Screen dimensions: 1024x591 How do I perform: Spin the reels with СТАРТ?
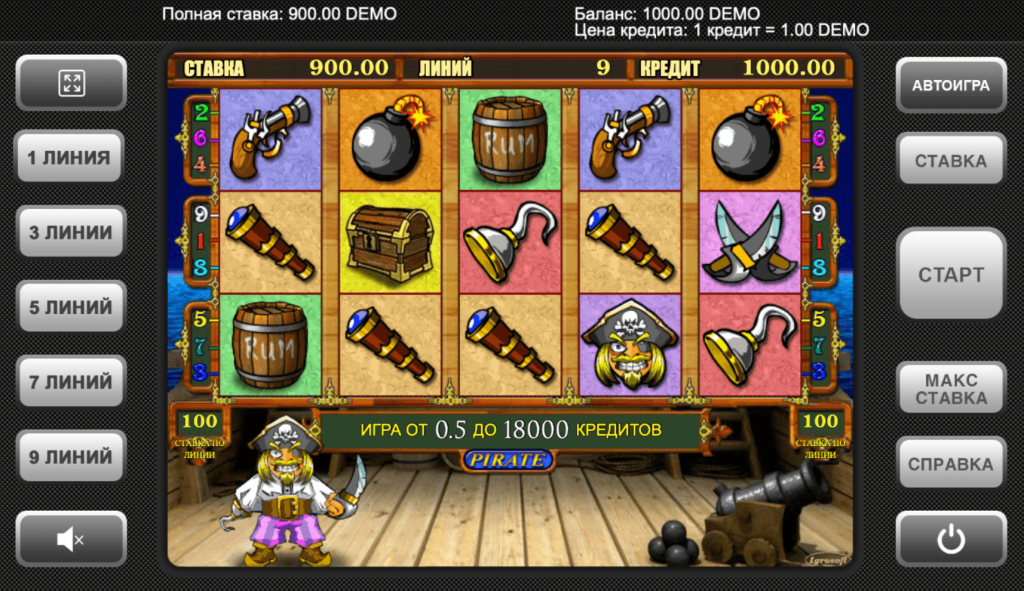(x=950, y=274)
